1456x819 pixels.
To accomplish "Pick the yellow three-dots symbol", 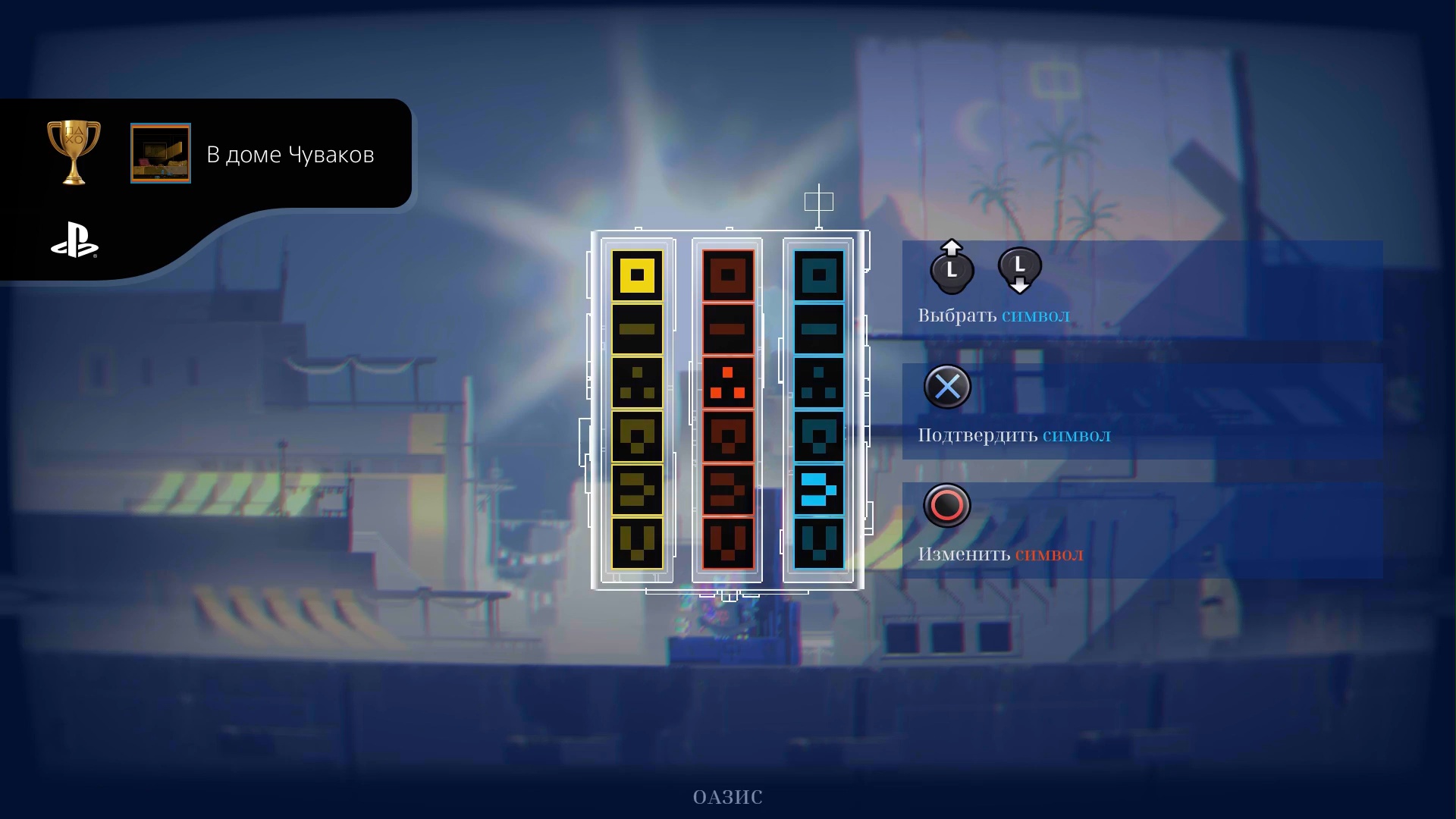I will click(637, 383).
